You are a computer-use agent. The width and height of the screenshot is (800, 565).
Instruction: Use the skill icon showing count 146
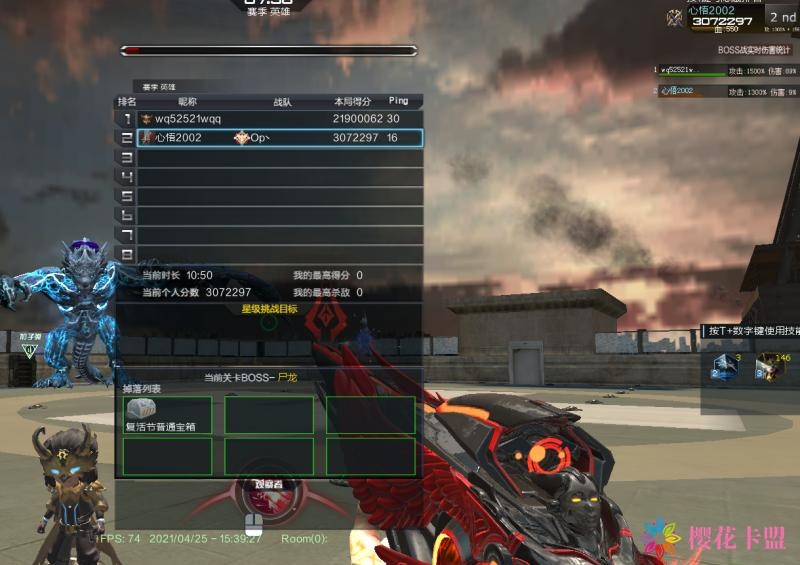click(768, 367)
